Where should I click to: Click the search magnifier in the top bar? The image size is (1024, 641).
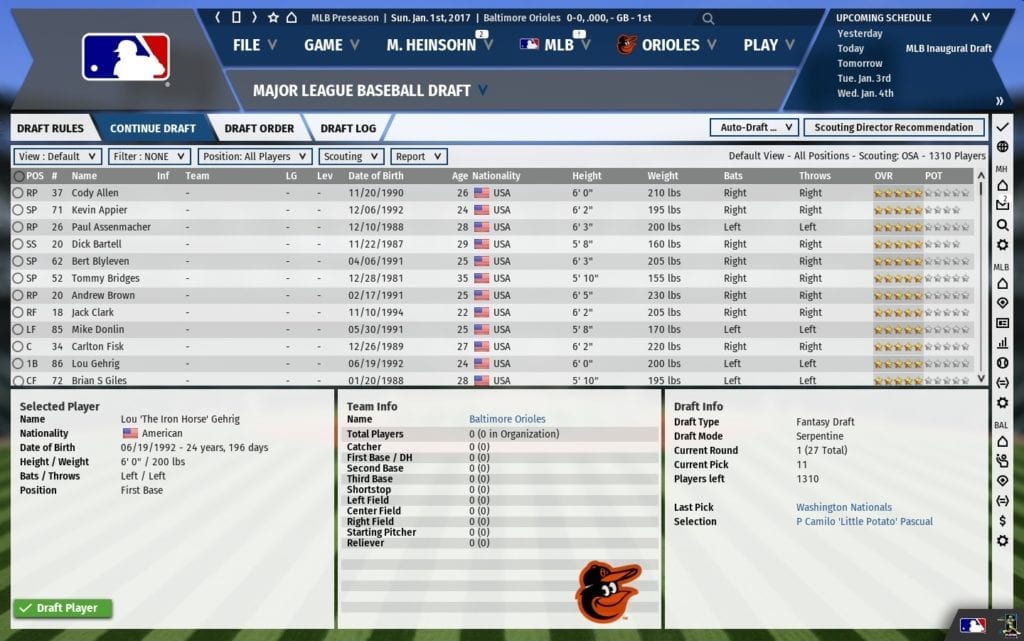coord(708,18)
